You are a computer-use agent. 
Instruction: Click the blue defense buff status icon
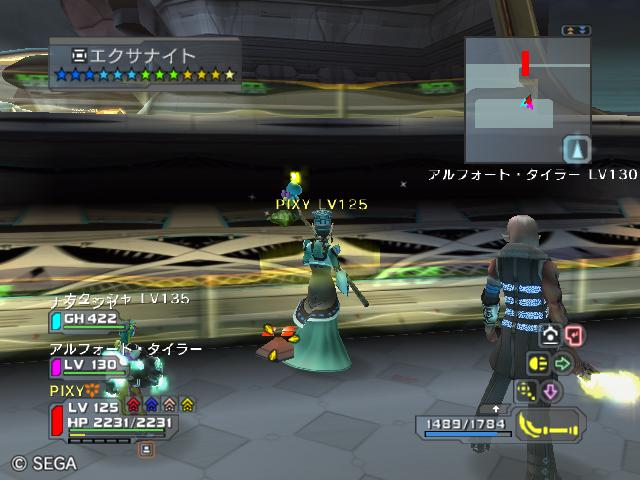151,405
